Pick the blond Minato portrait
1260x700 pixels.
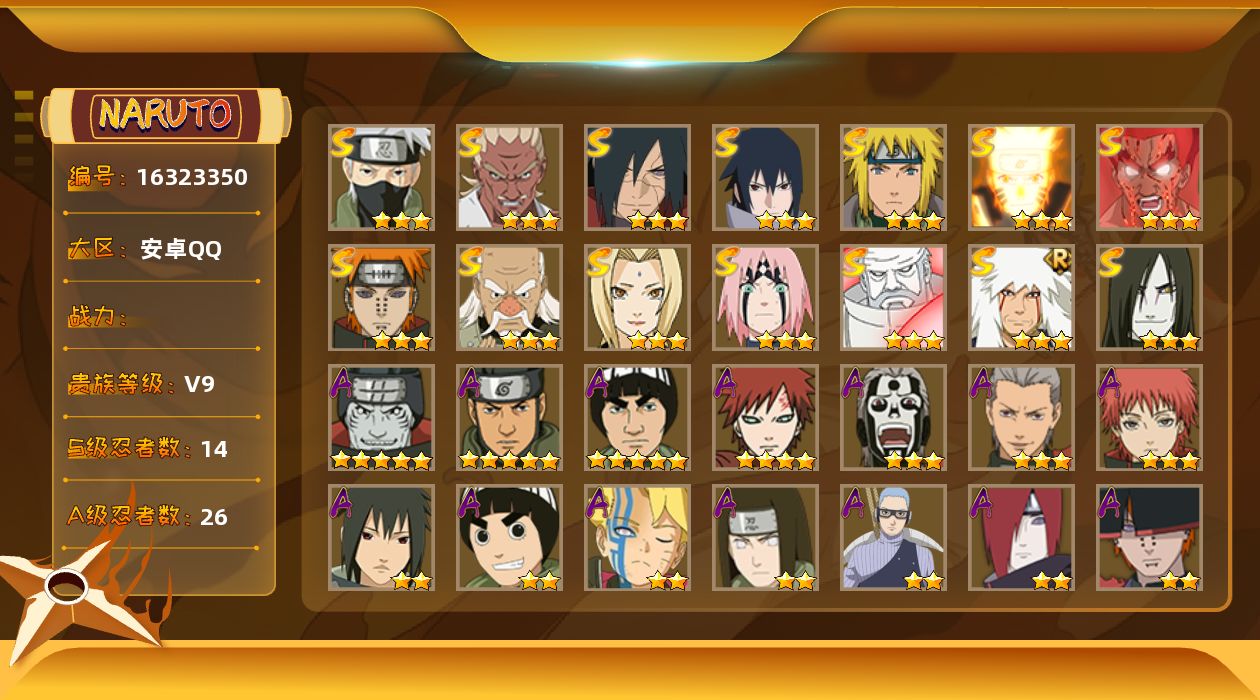click(x=893, y=177)
